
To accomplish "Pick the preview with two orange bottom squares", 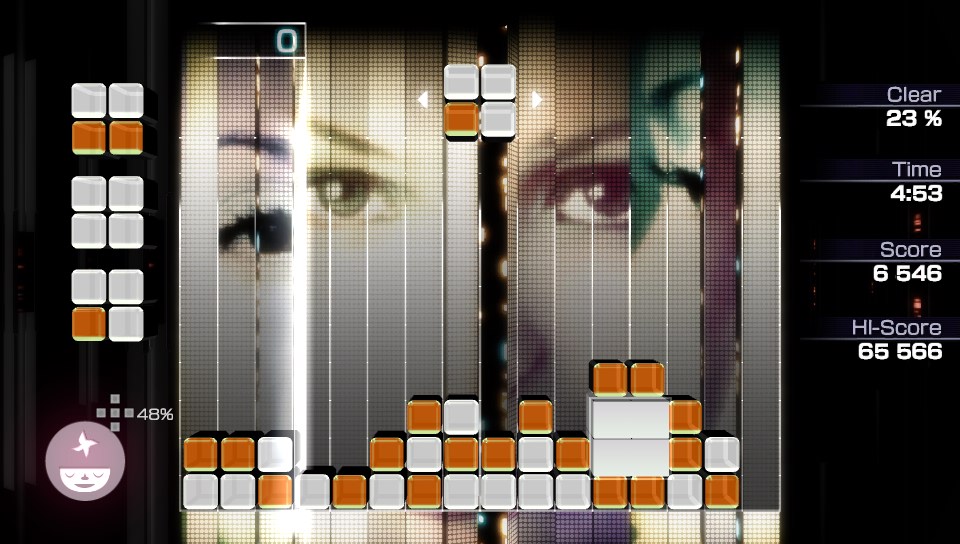I will point(108,119).
